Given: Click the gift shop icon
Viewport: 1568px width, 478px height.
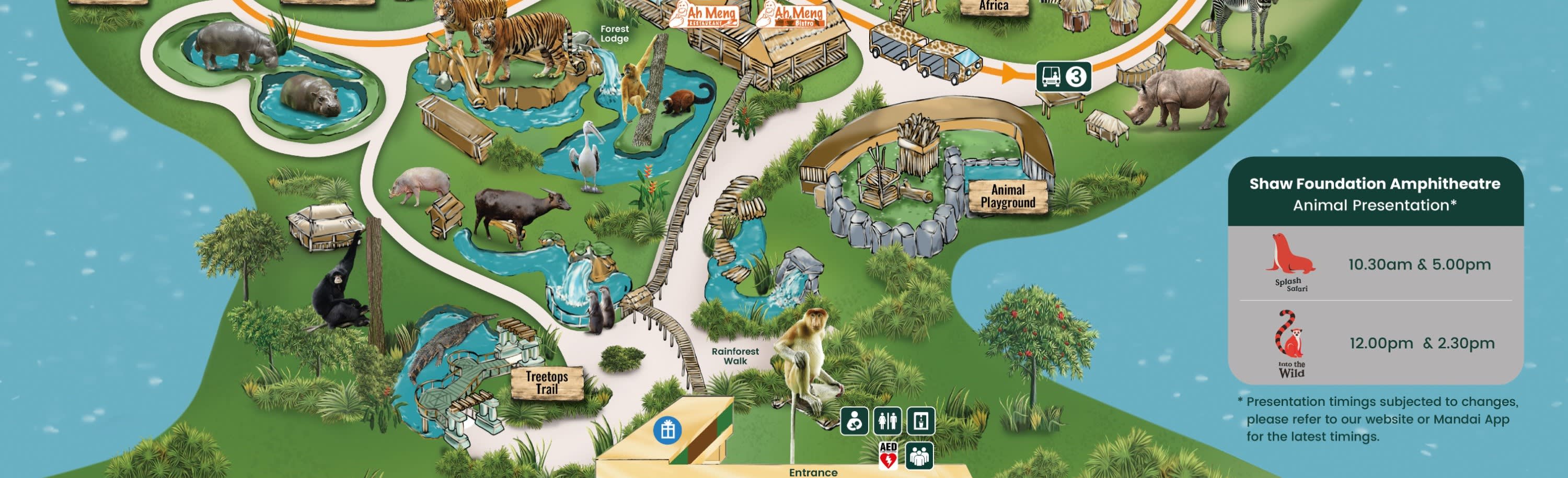Looking at the screenshot, I should click(667, 430).
